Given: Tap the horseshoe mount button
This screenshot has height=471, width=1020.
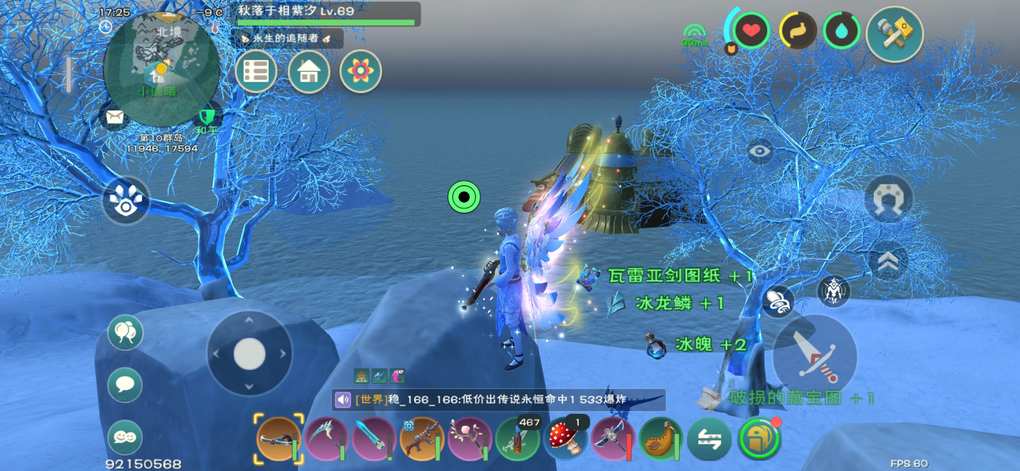Looking at the screenshot, I should click(x=888, y=197).
